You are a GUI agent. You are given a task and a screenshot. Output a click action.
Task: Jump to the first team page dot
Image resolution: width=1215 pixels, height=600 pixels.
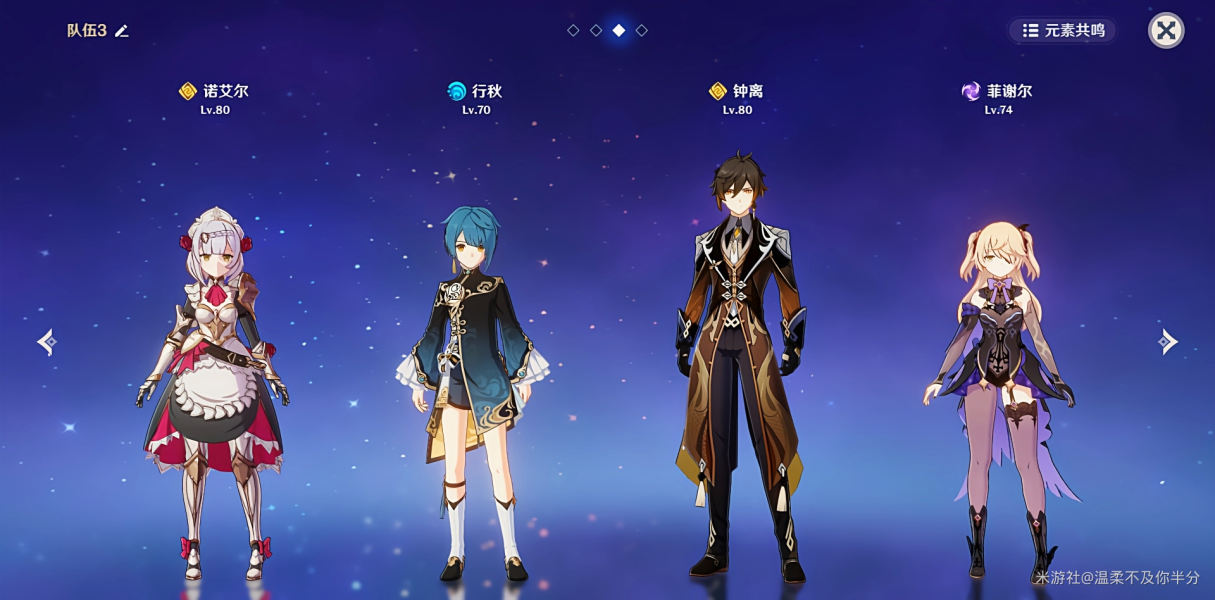(x=573, y=30)
